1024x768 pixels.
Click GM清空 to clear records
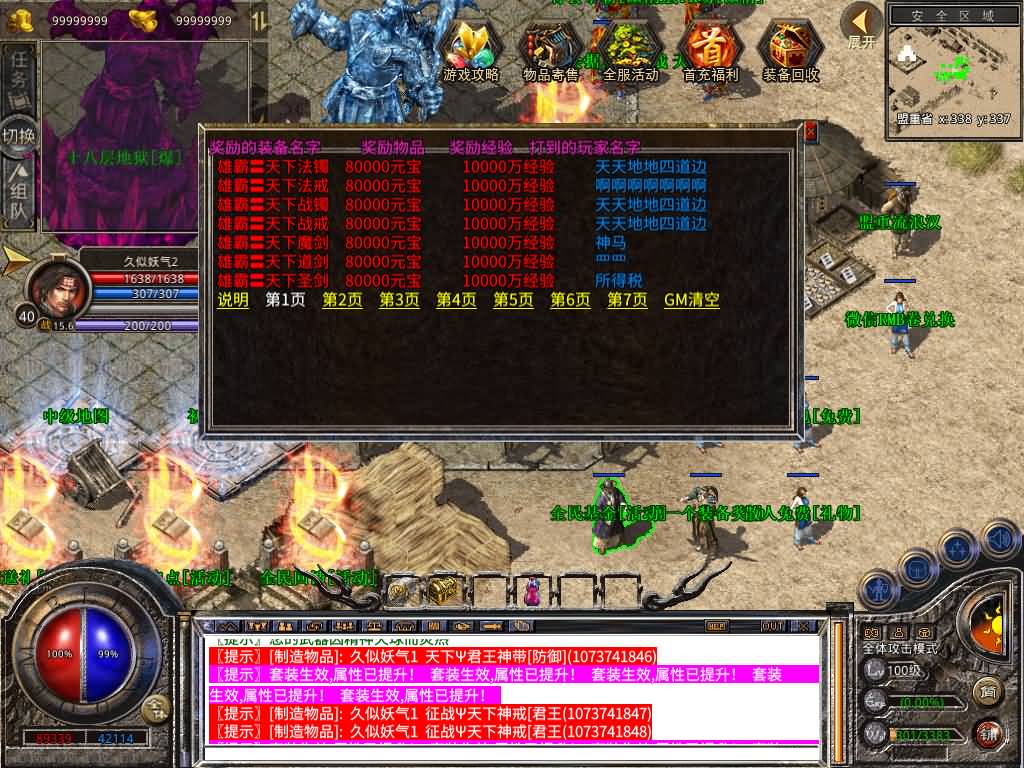[692, 300]
